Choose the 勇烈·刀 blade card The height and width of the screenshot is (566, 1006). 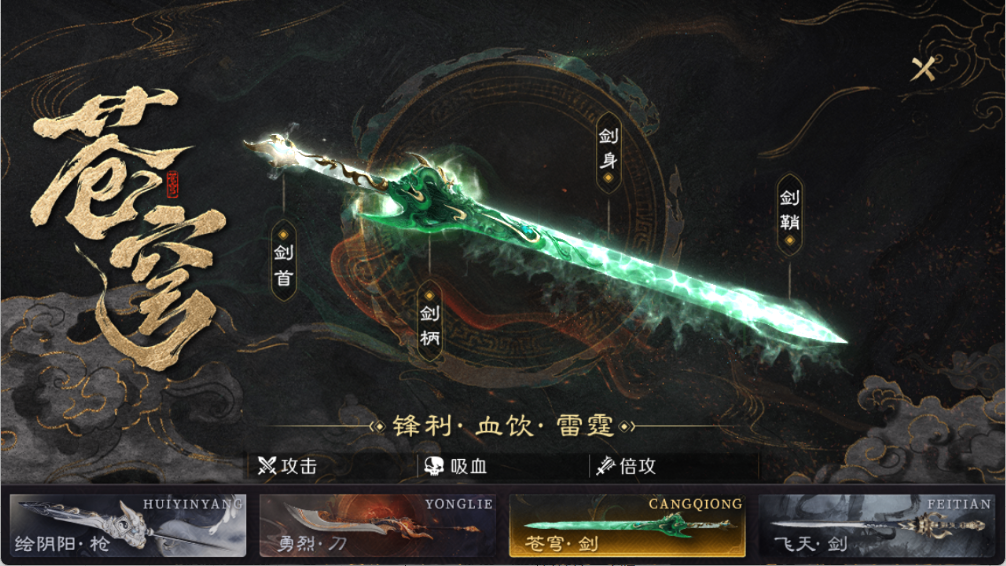point(376,526)
